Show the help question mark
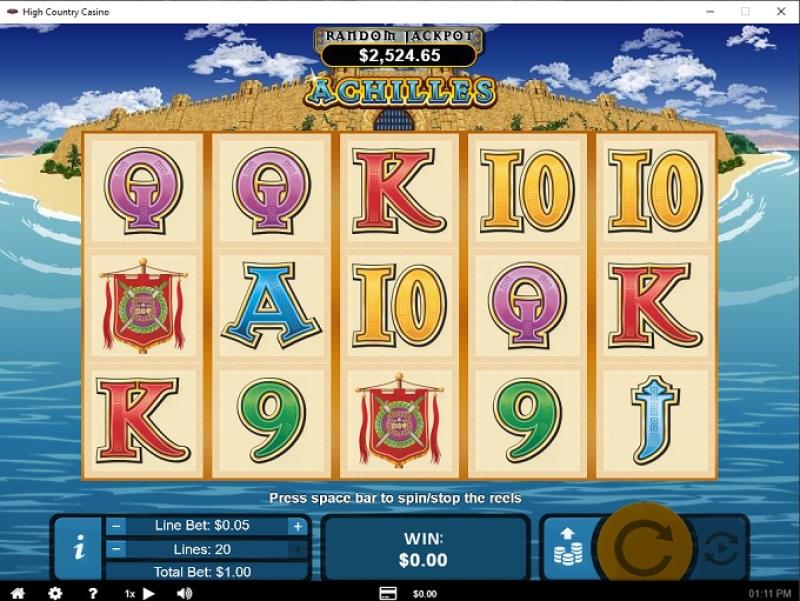Viewport: 800px width, 601px height. point(92,593)
